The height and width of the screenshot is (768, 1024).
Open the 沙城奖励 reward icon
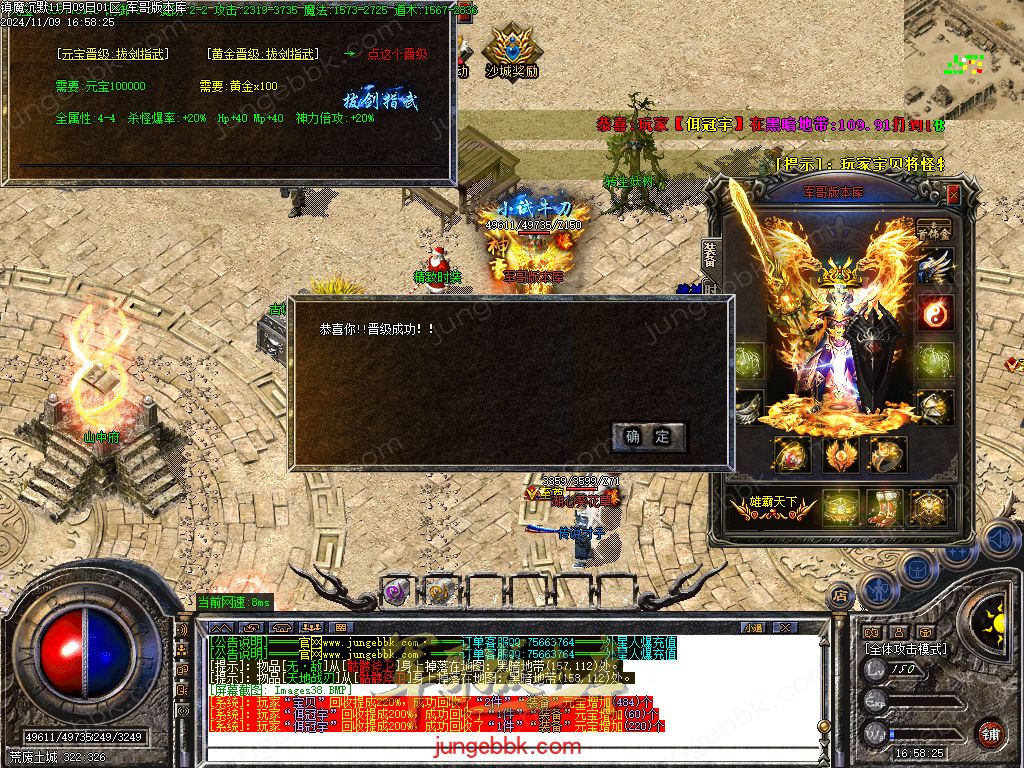click(511, 52)
